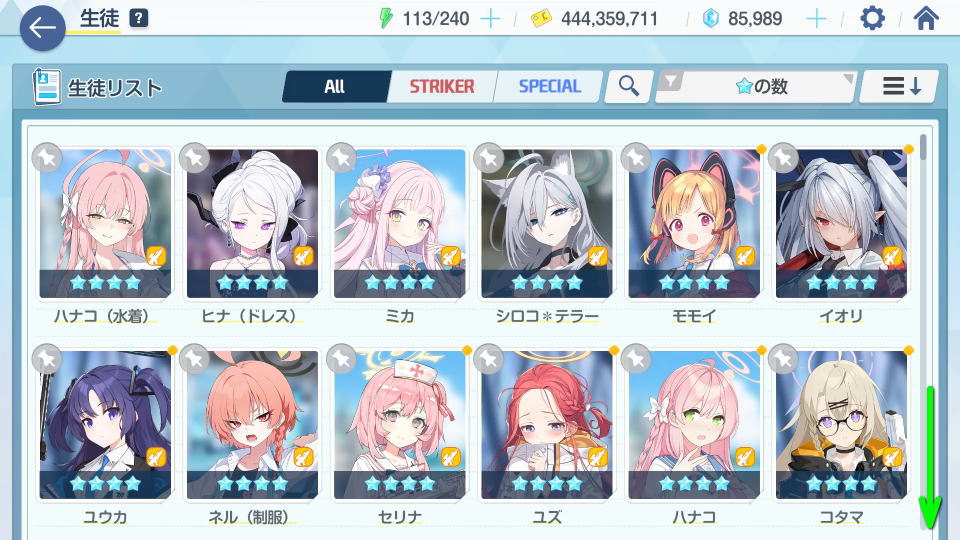Select the イオリ student card
Screen dimensions: 960x540
click(x=840, y=224)
